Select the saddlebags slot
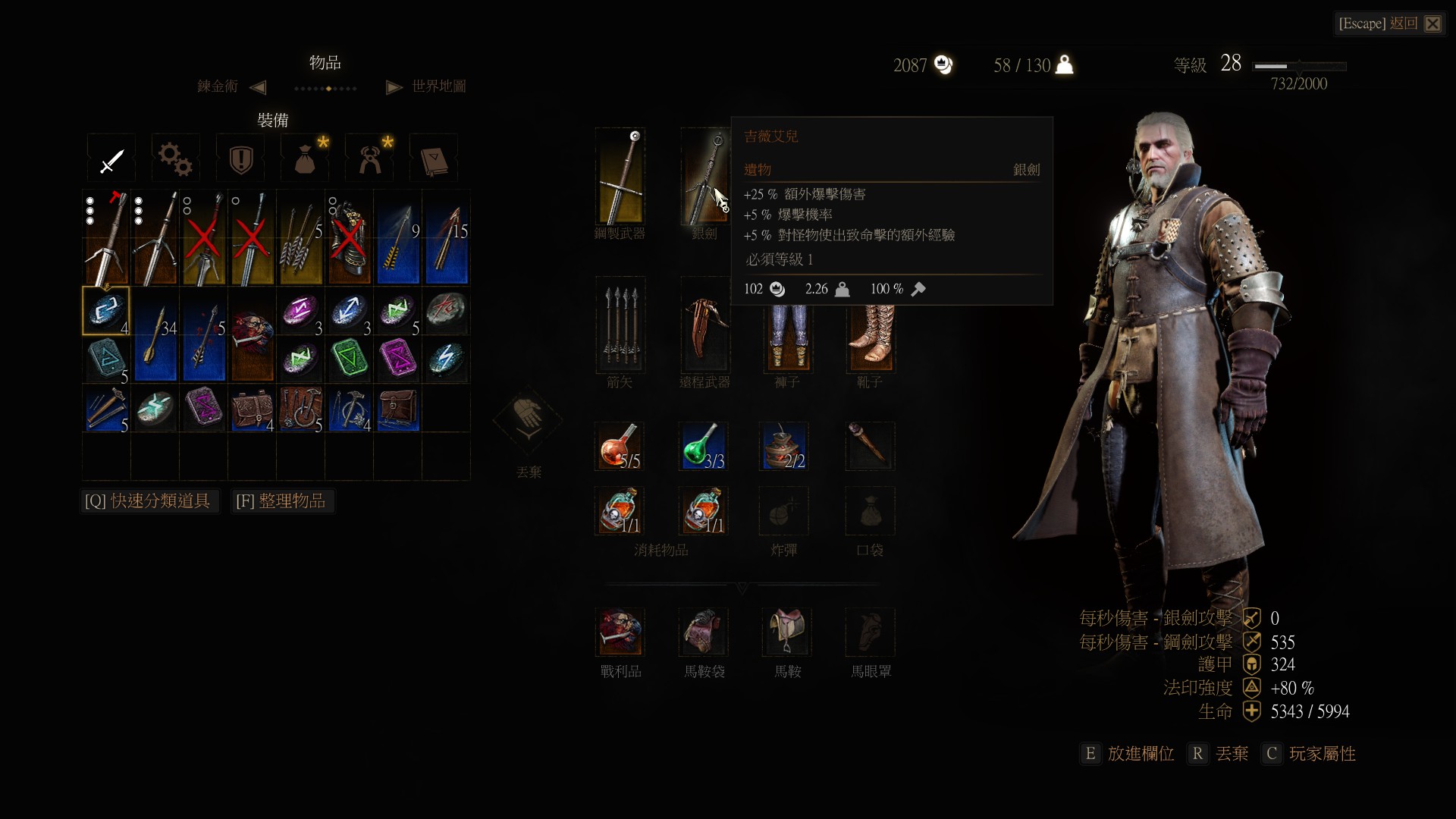1456x819 pixels. 703,632
